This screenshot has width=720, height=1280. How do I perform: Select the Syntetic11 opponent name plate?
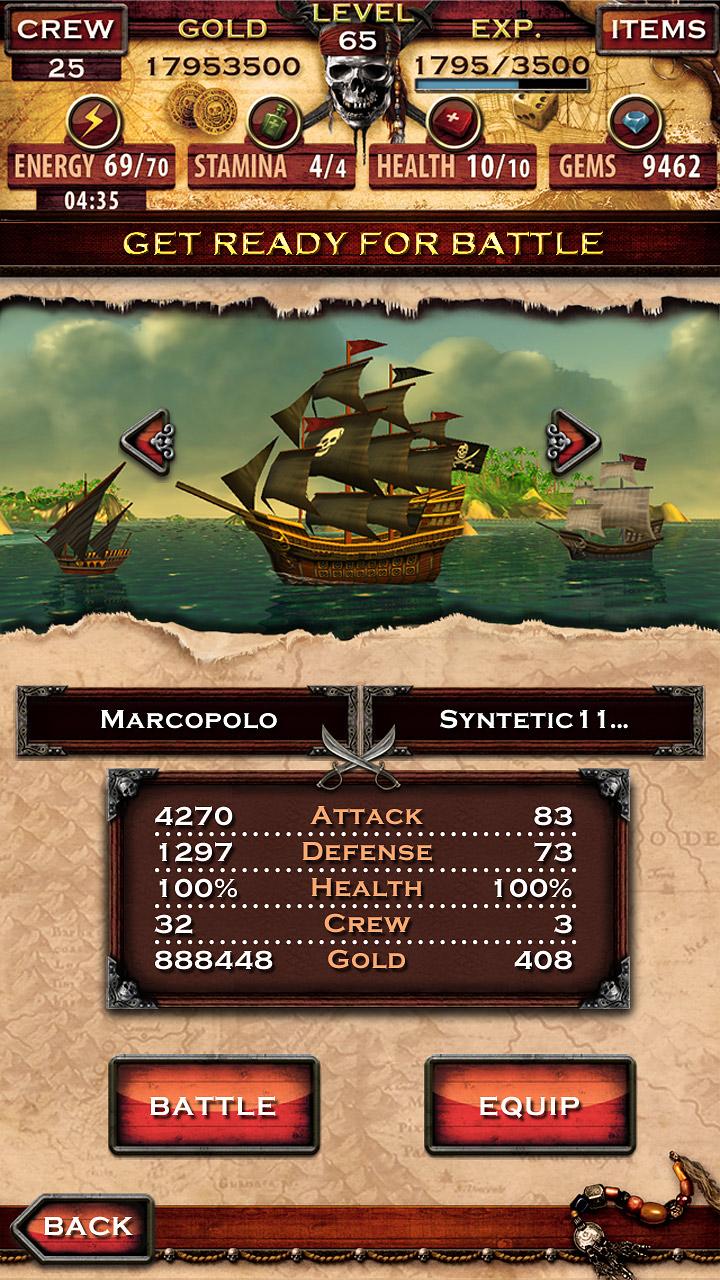(x=534, y=719)
